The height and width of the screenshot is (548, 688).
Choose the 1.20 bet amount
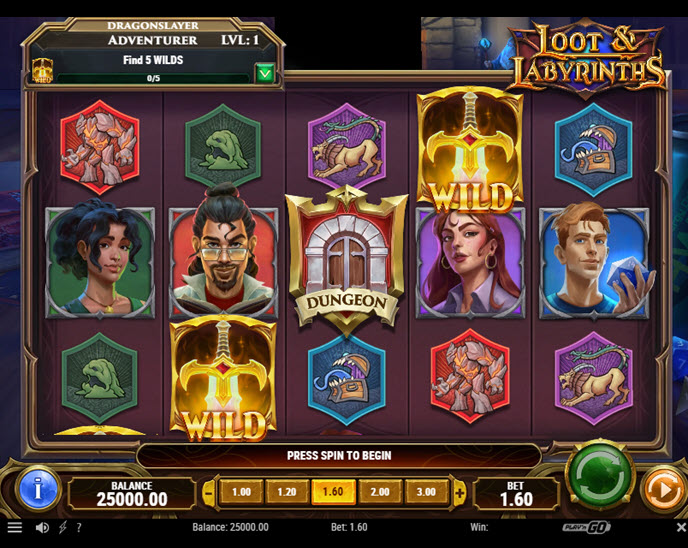point(286,492)
